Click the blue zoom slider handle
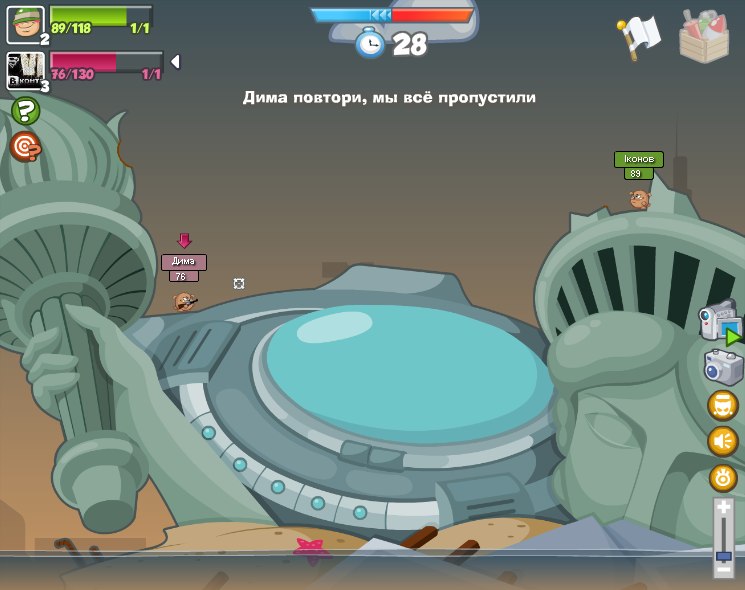 pos(723,553)
